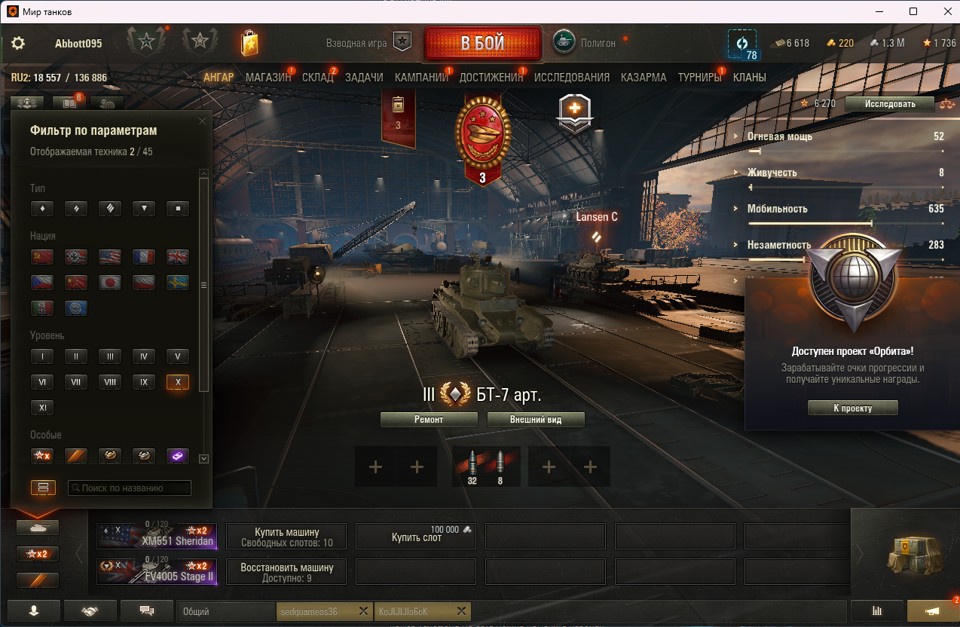The image size is (960, 627).
Task: Toggle the tier V filter
Action: [x=178, y=356]
